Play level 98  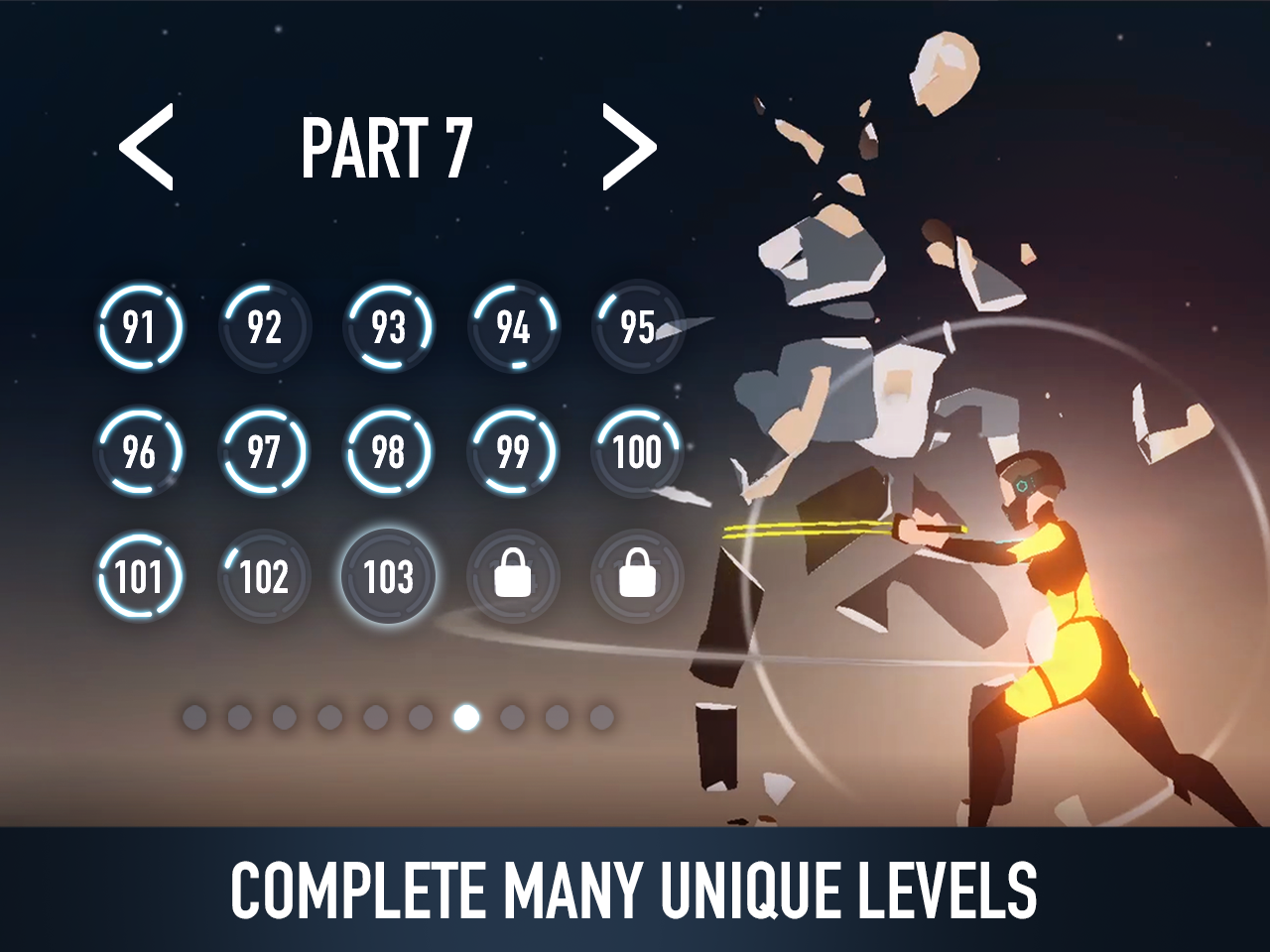tap(387, 453)
